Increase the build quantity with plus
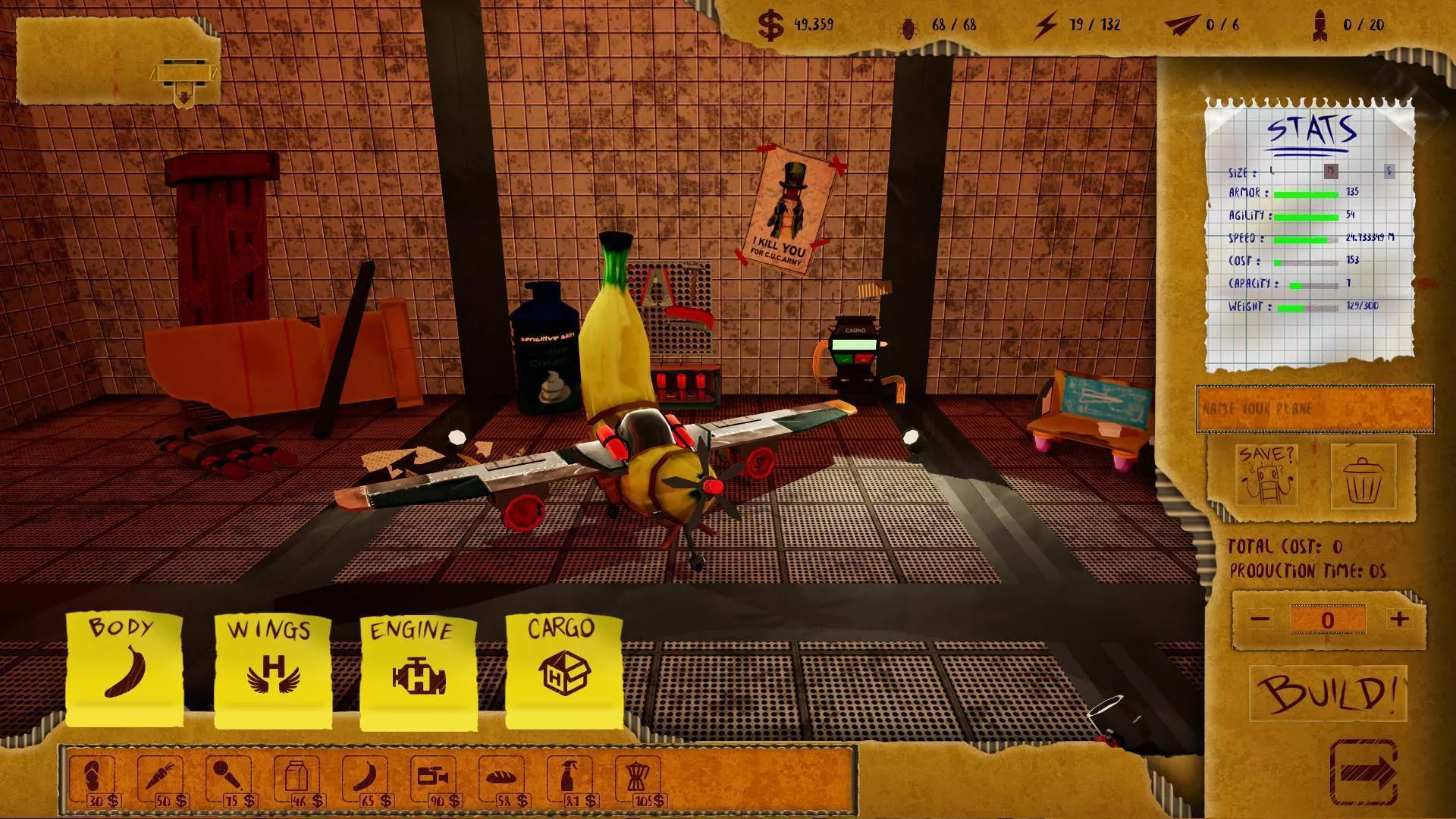The image size is (1456, 819). pos(1399,620)
